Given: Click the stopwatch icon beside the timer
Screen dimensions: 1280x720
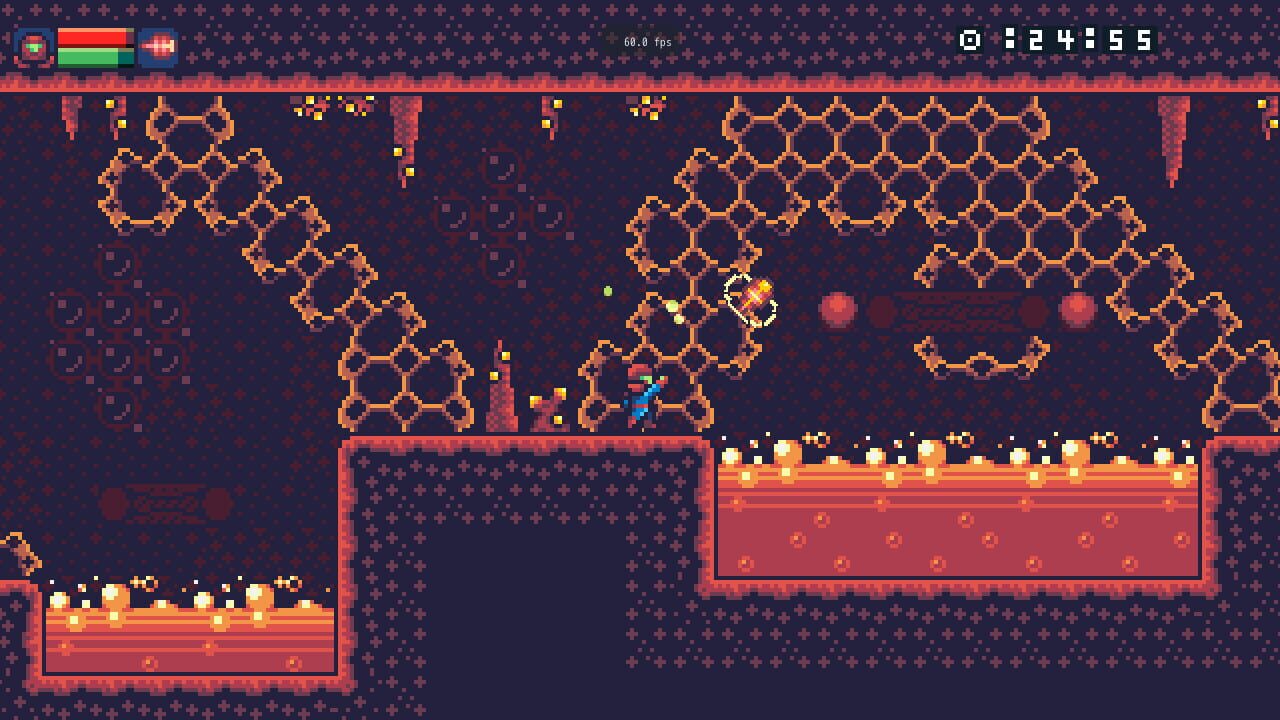Looking at the screenshot, I should coord(967,42).
